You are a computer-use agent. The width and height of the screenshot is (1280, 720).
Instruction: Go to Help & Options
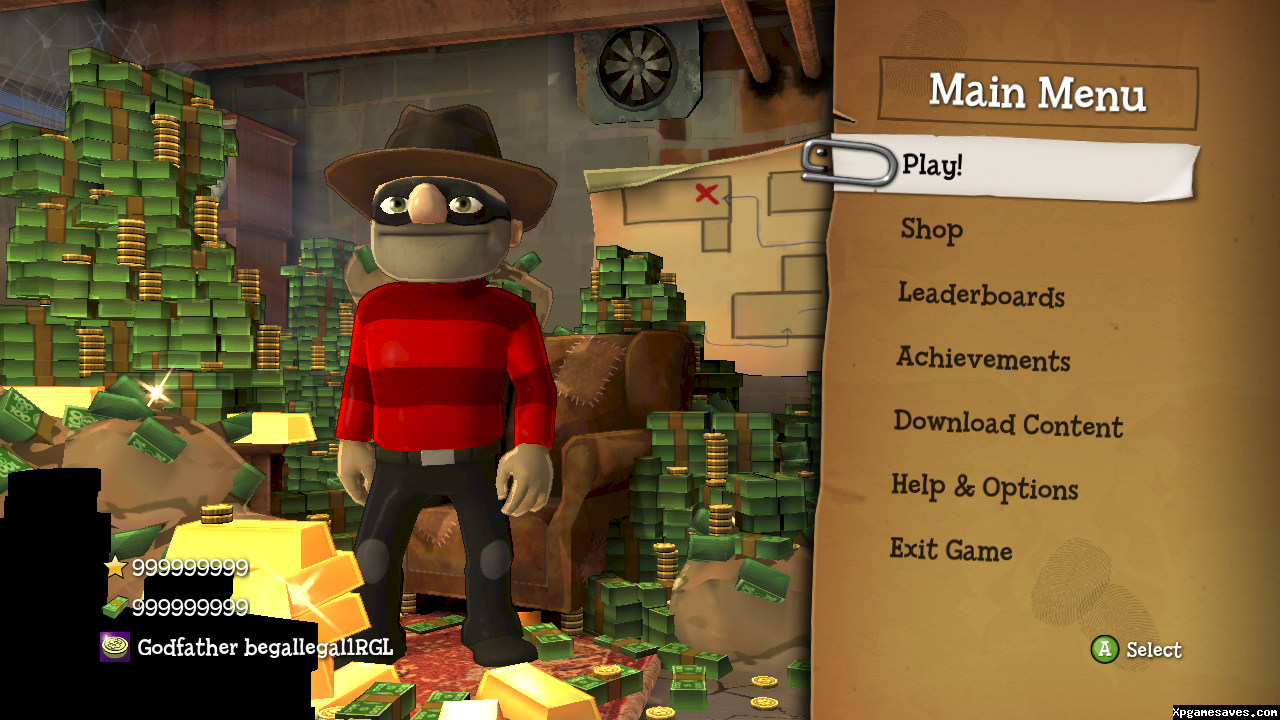(984, 488)
